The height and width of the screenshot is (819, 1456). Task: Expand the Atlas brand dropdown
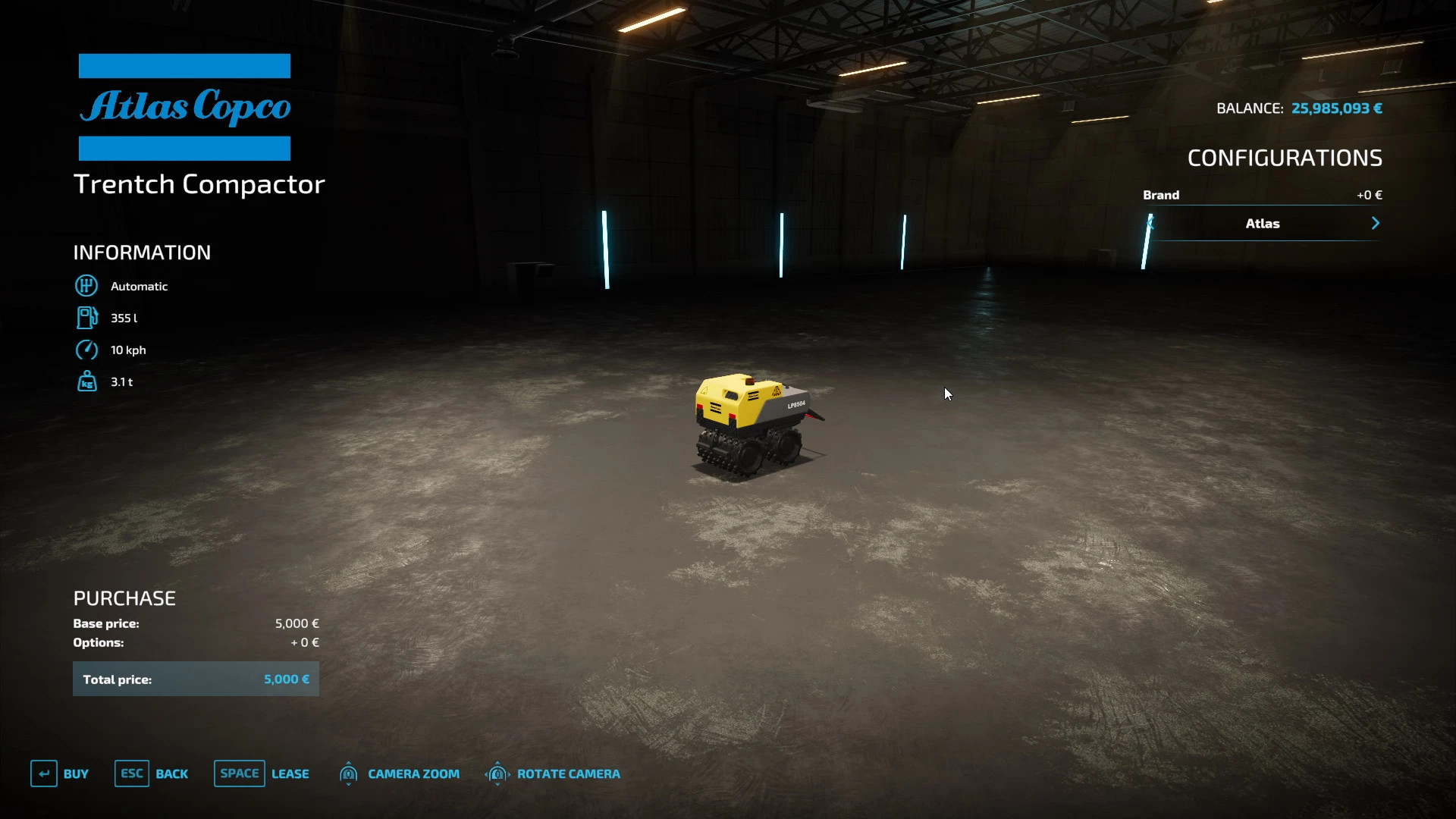(x=1263, y=223)
